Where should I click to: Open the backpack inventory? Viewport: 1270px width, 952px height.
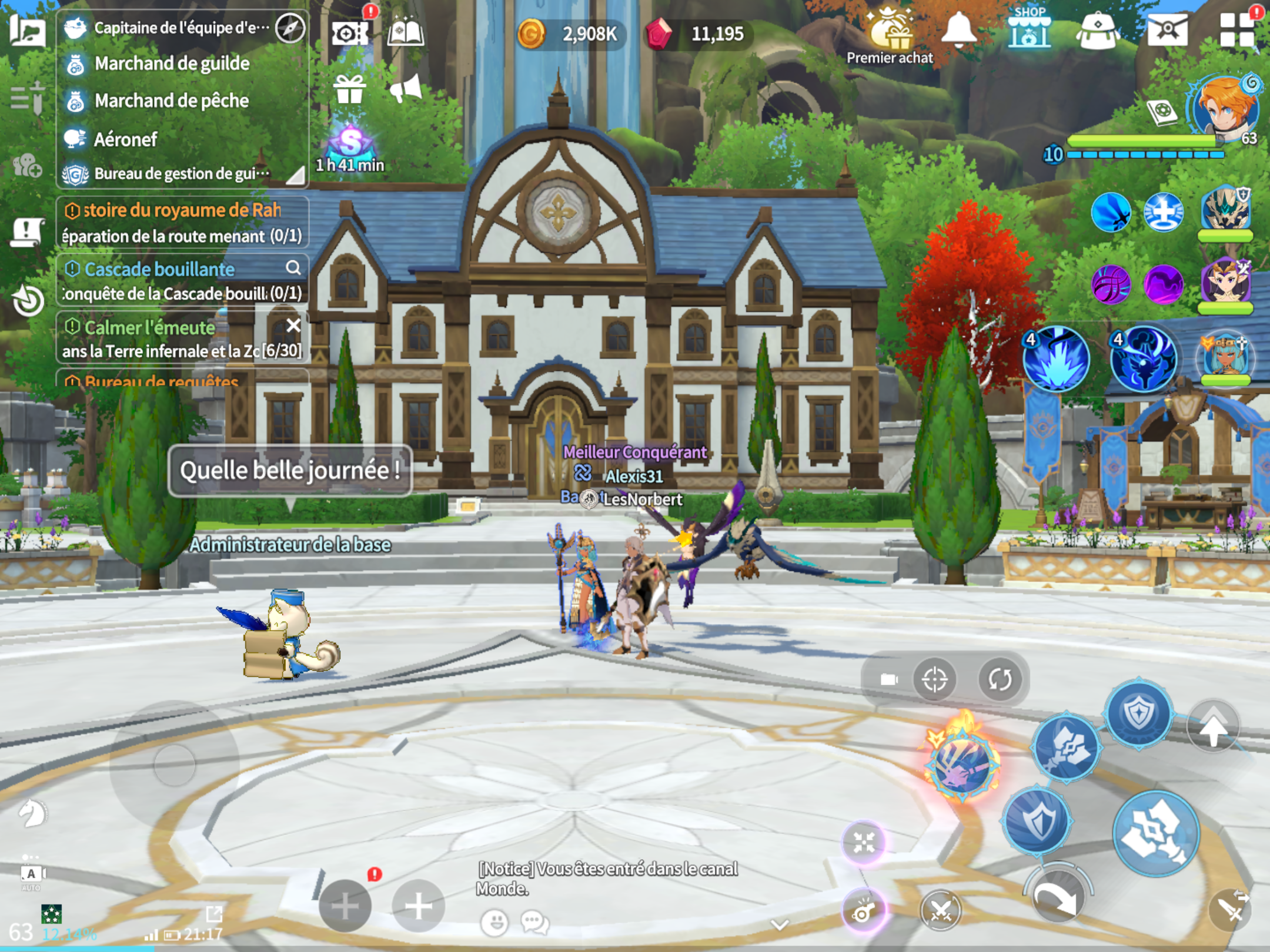pos(1097,31)
